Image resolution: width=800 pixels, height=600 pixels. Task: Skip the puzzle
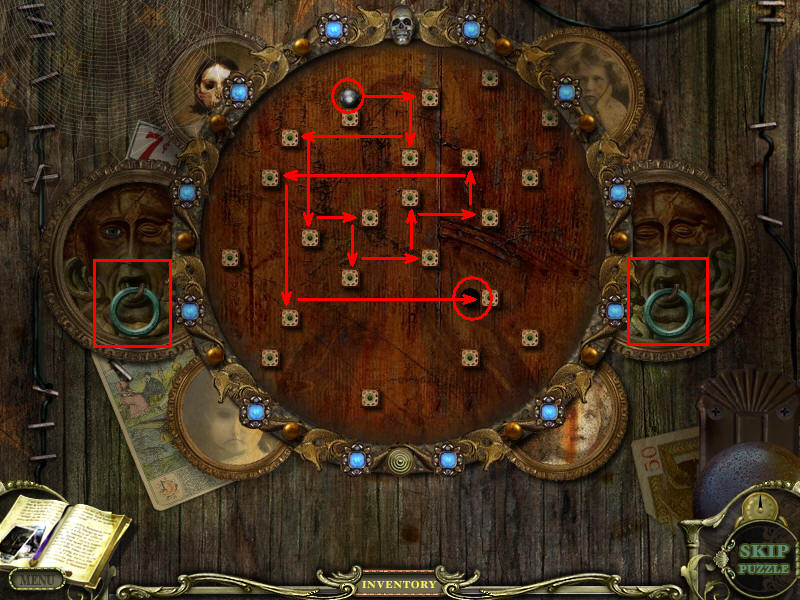[764, 560]
